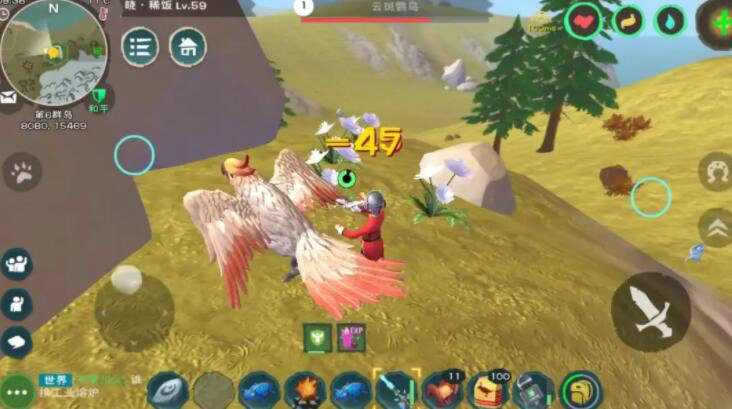Viewport: 732px width, 409px height.
Task: Tap the double chevron jump button
Action: [x=713, y=228]
